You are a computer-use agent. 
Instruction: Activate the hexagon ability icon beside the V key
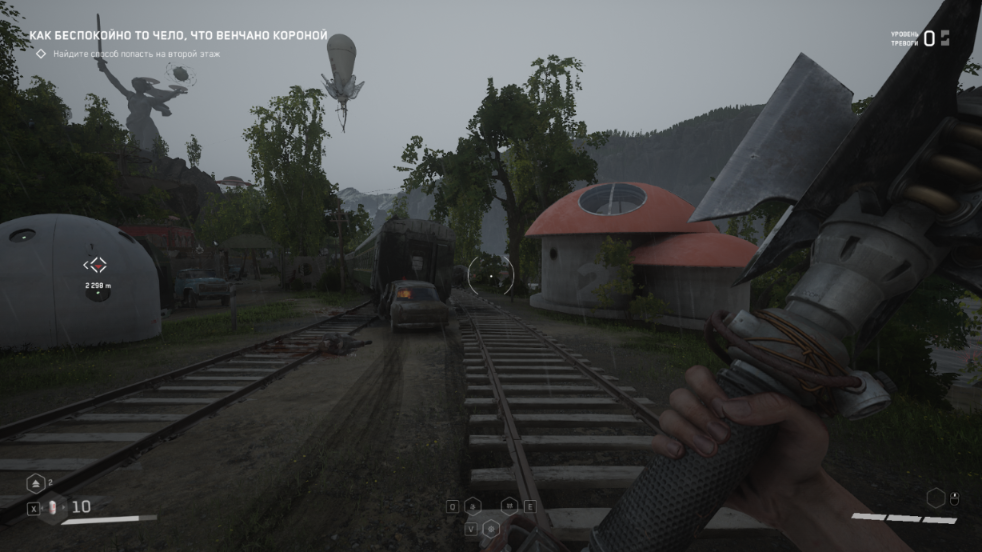pos(491,527)
